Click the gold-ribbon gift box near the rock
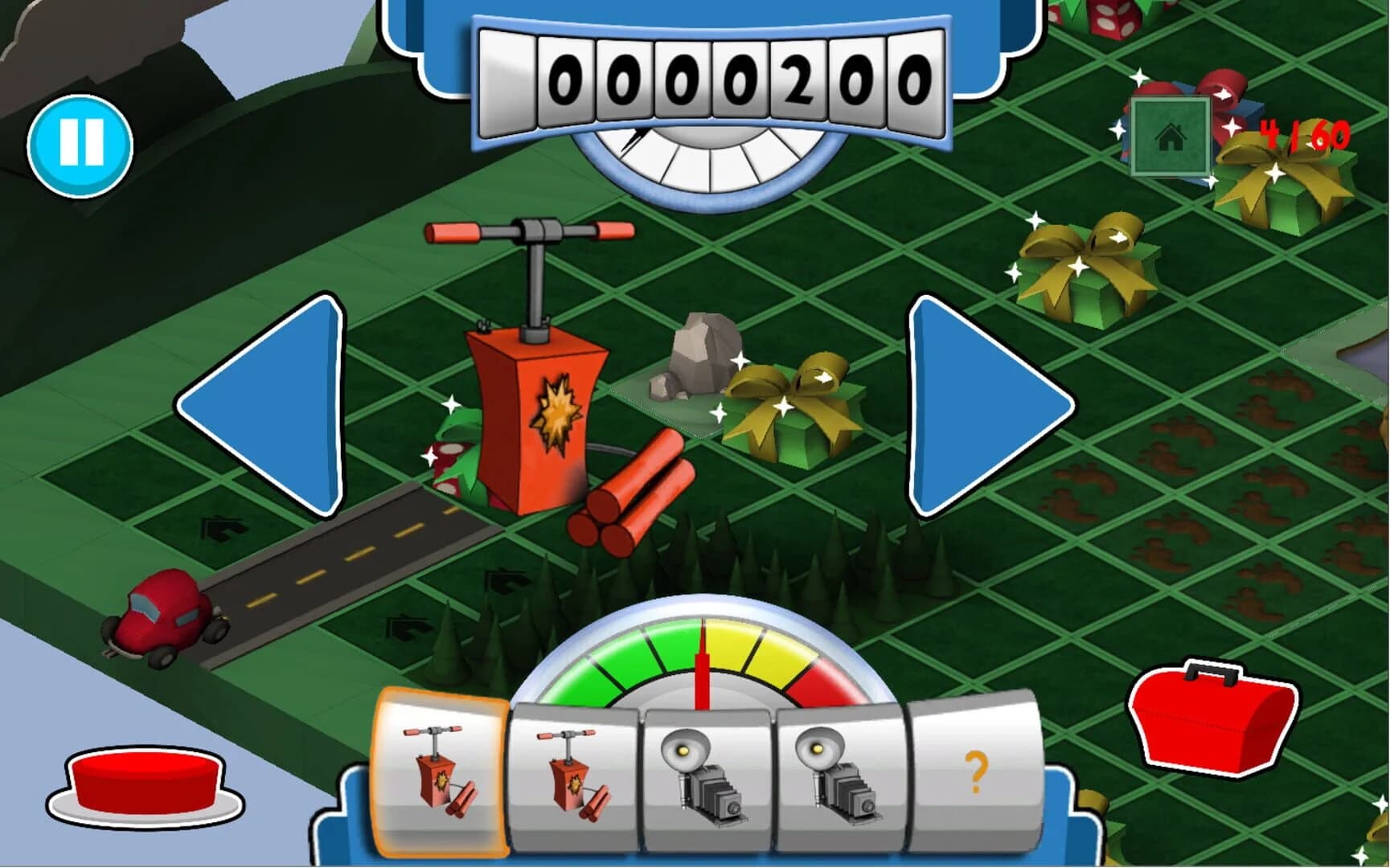 (792, 406)
